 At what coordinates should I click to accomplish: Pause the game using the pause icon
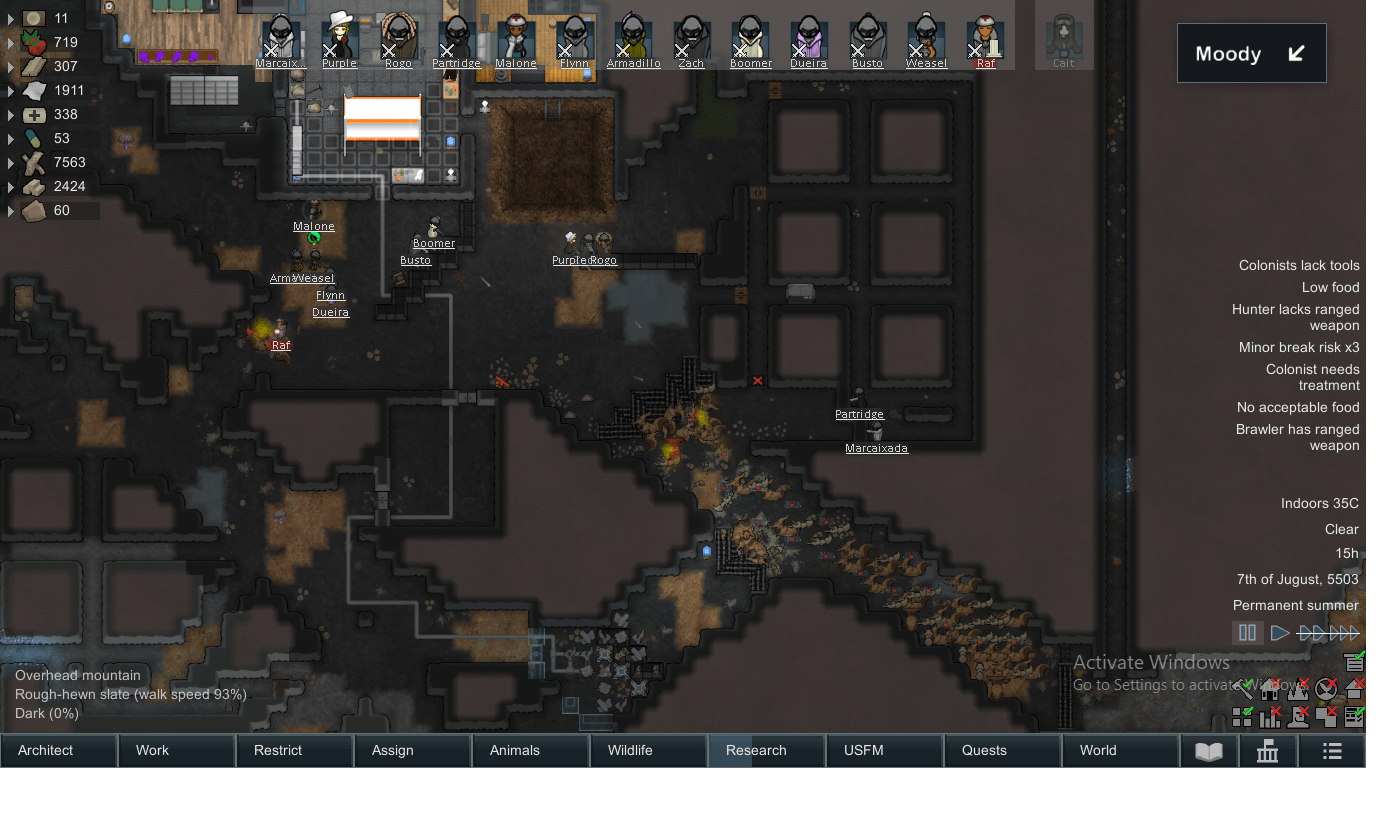(1247, 632)
